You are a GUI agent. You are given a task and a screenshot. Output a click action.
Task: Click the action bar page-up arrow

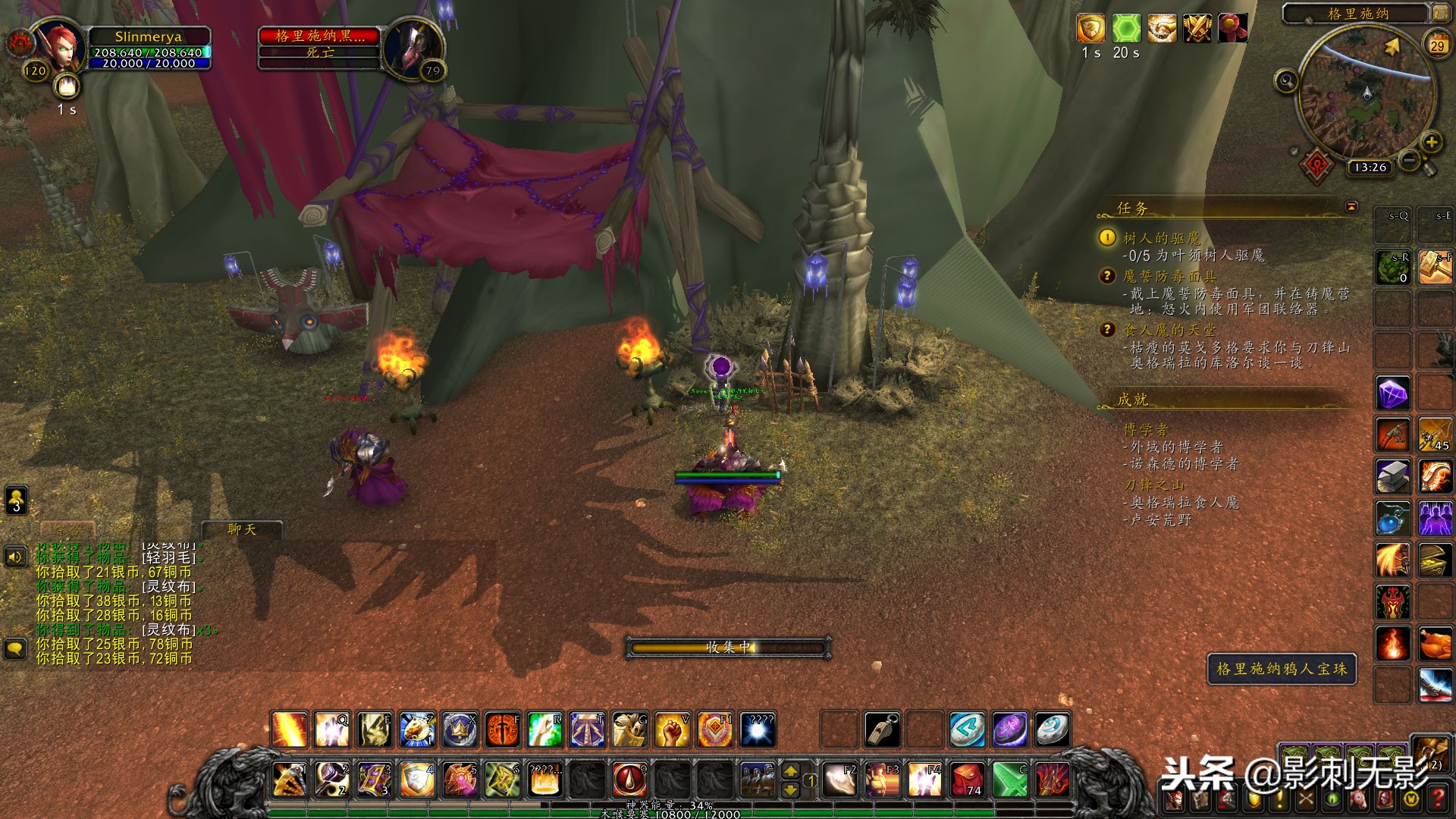(790, 771)
